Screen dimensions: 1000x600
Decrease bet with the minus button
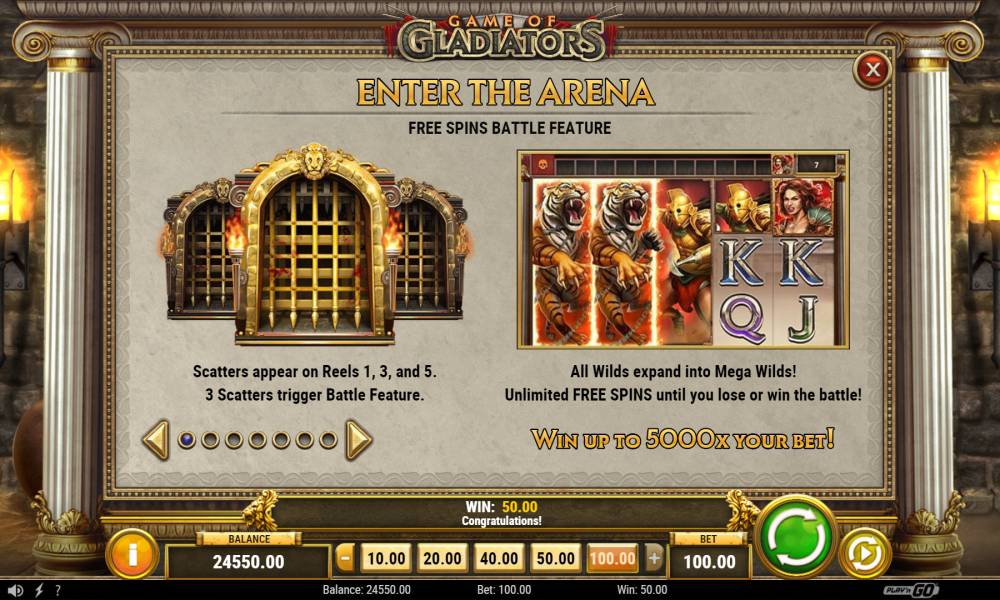(346, 558)
